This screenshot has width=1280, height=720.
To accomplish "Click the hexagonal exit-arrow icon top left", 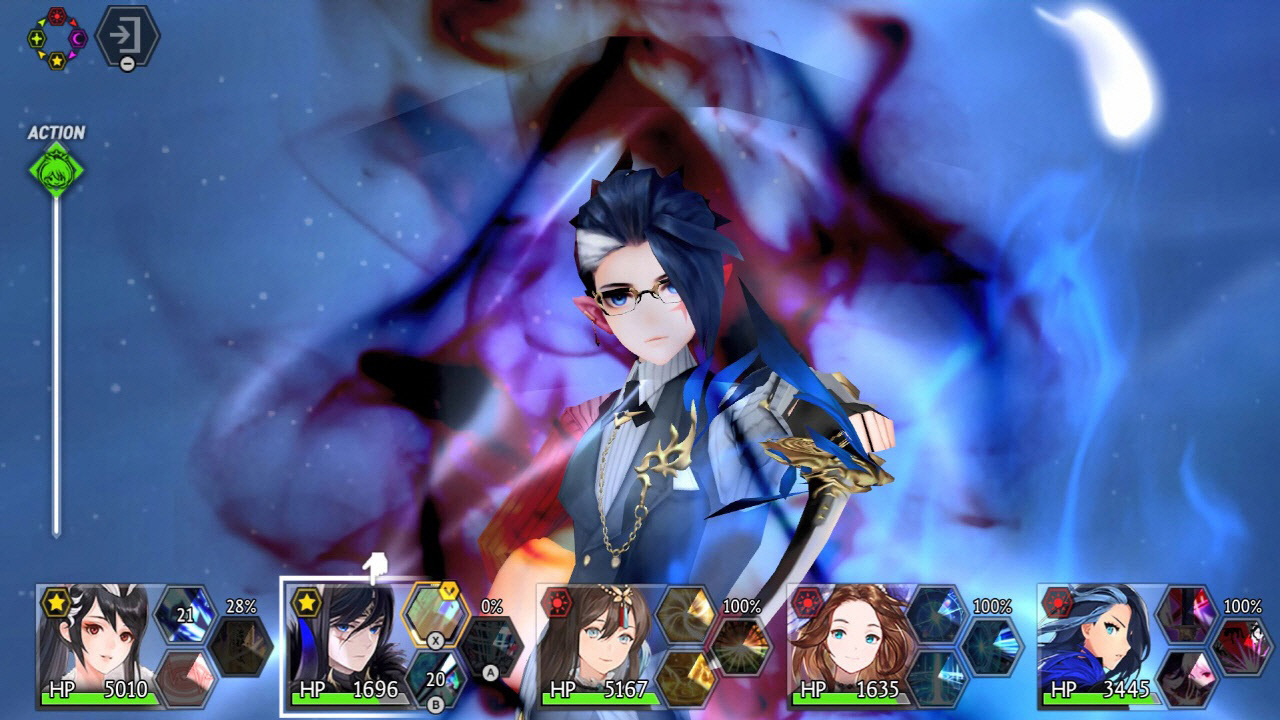I will (126, 34).
